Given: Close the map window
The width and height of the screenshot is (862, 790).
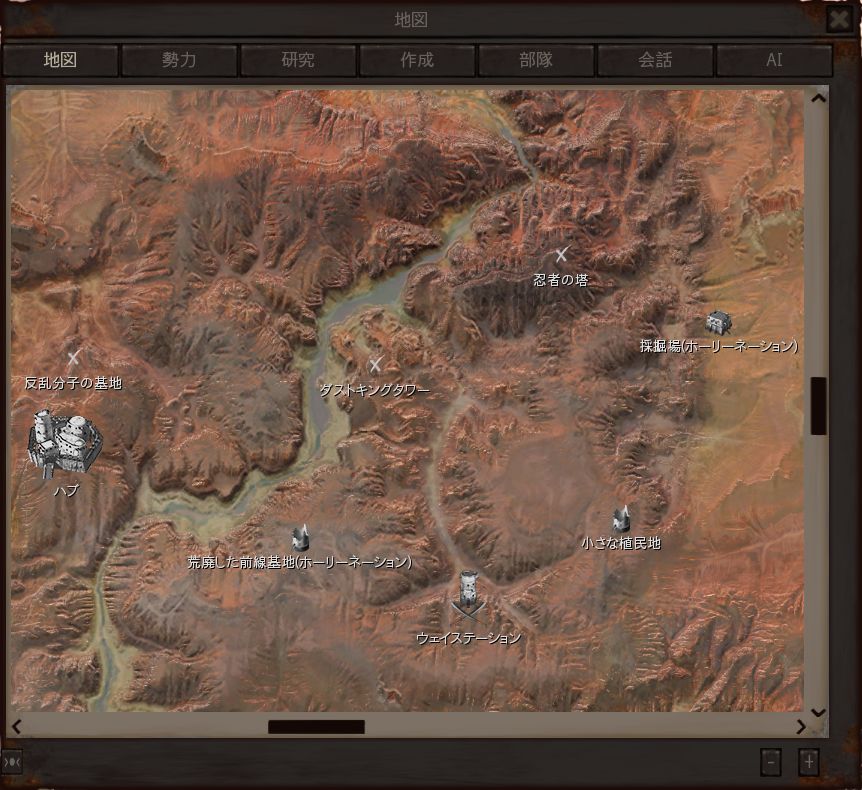Looking at the screenshot, I should coord(839,19).
